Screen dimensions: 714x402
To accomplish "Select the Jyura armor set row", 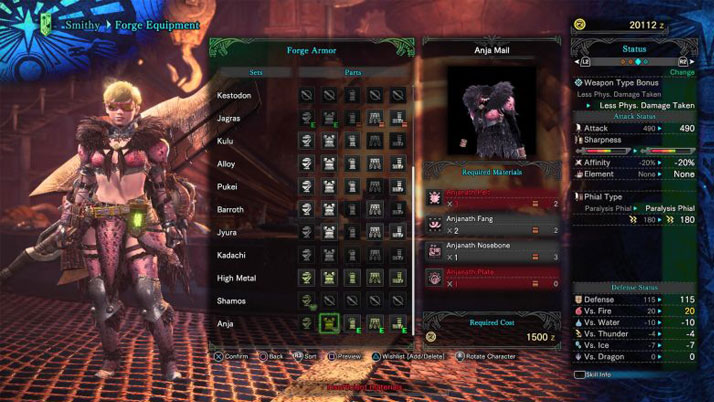I will pos(227,232).
